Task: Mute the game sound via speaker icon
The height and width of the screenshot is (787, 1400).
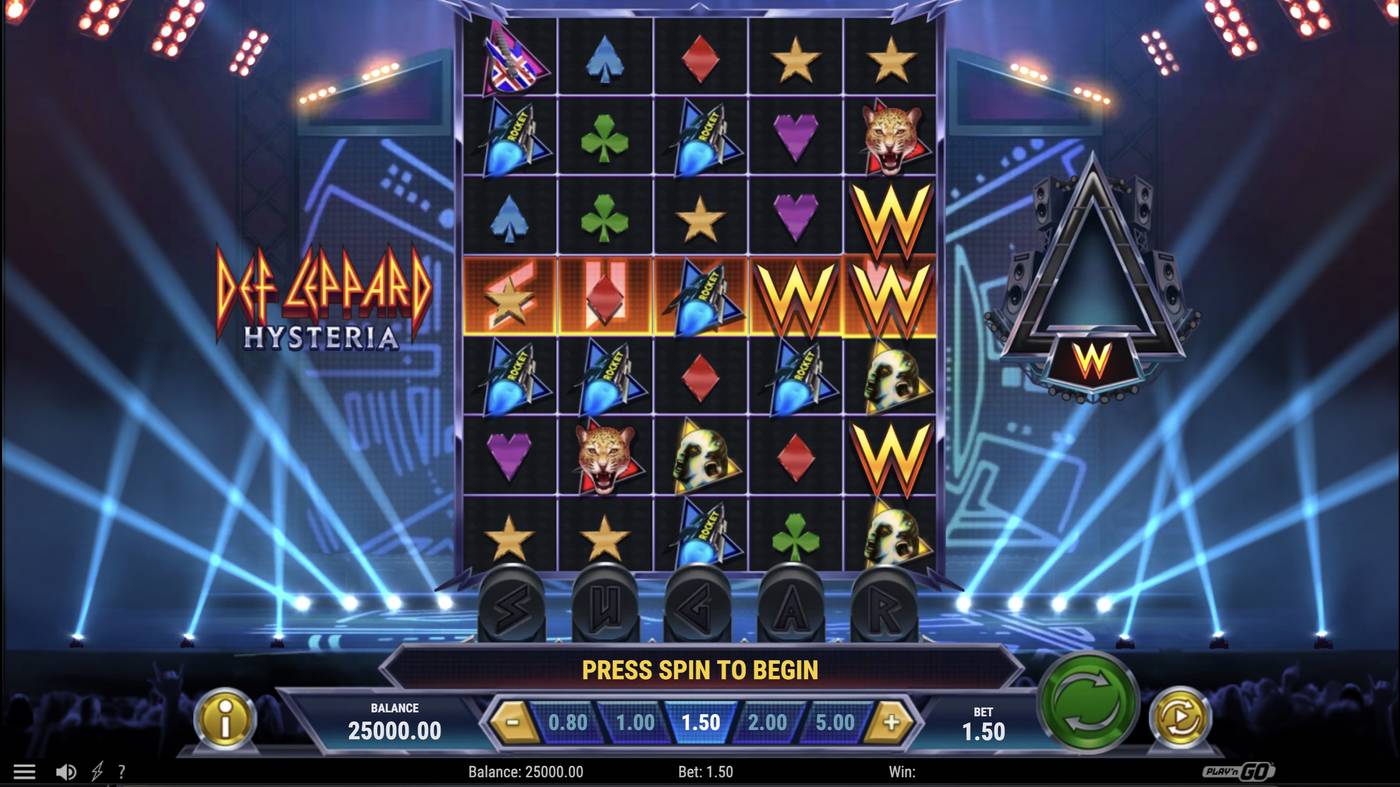Action: coord(66,770)
